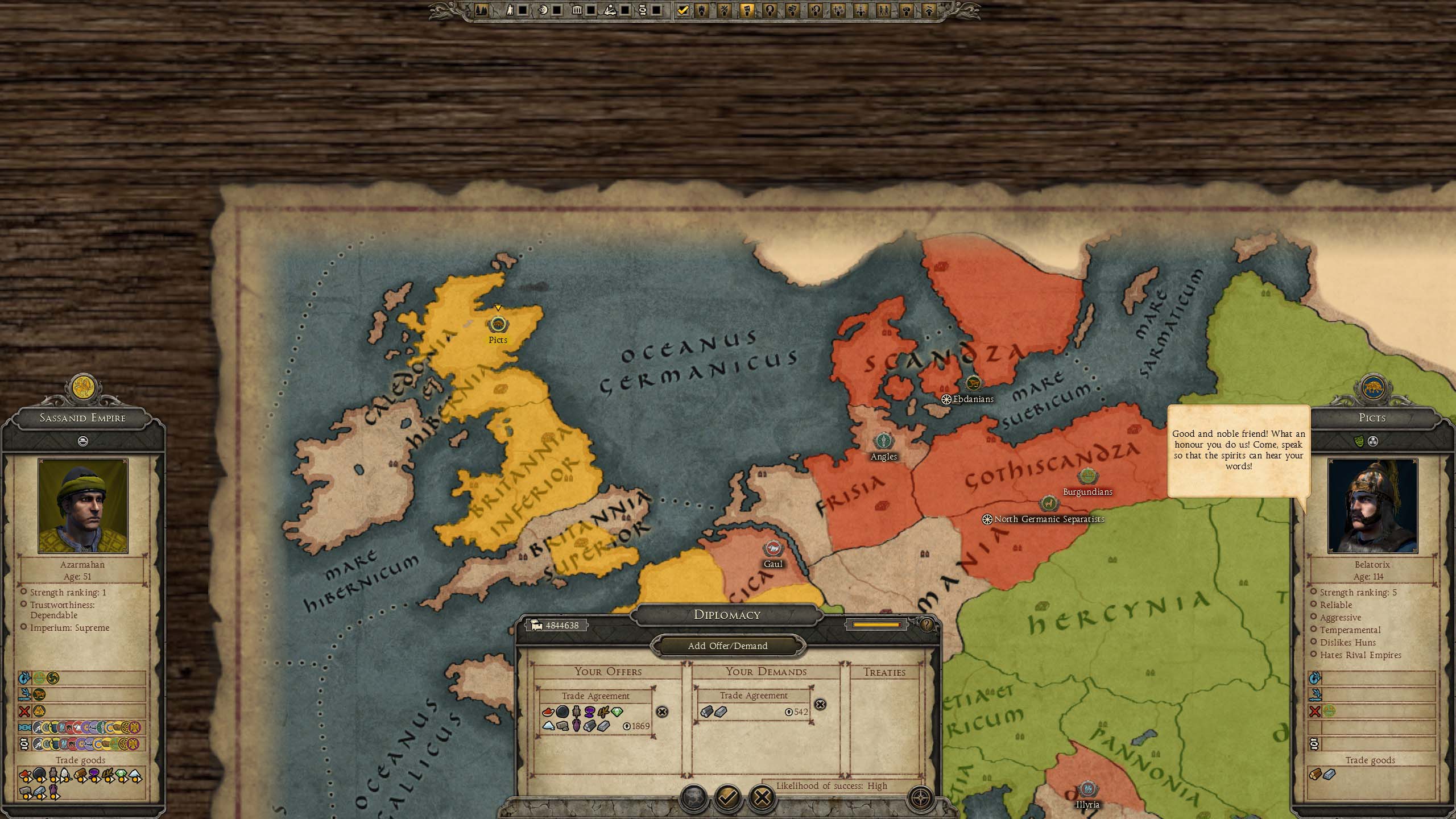Select the Angles faction marker on the map
The height and width of the screenshot is (819, 1456).
click(x=883, y=441)
